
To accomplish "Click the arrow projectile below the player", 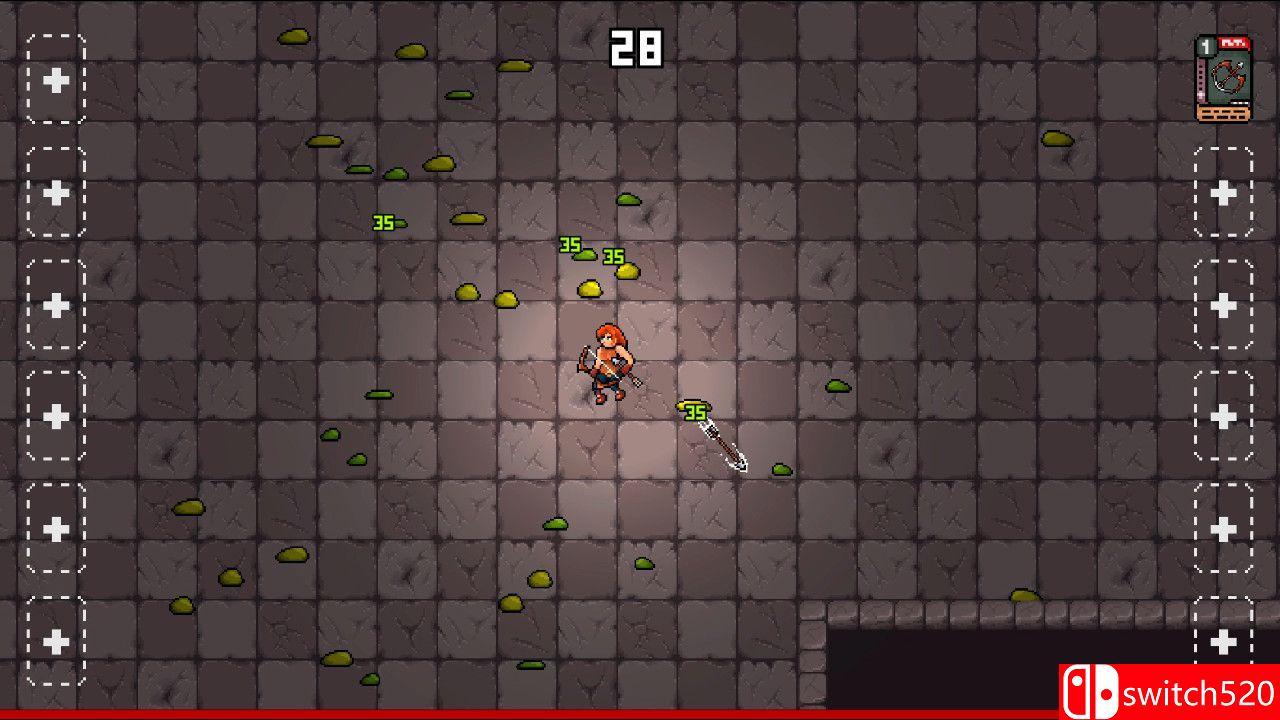I will tap(723, 440).
